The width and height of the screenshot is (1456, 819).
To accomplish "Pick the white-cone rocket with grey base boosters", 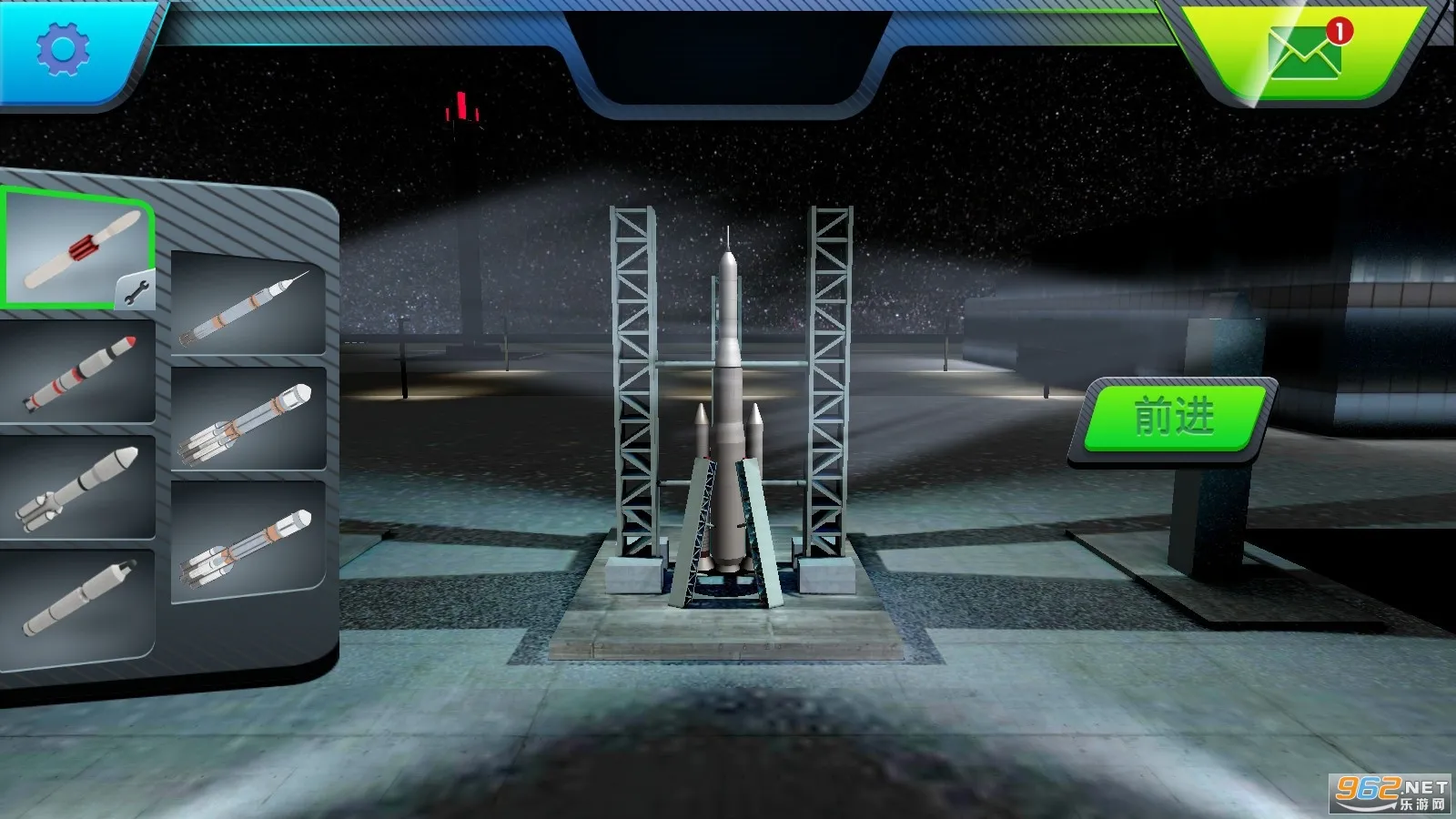I will [x=76, y=487].
